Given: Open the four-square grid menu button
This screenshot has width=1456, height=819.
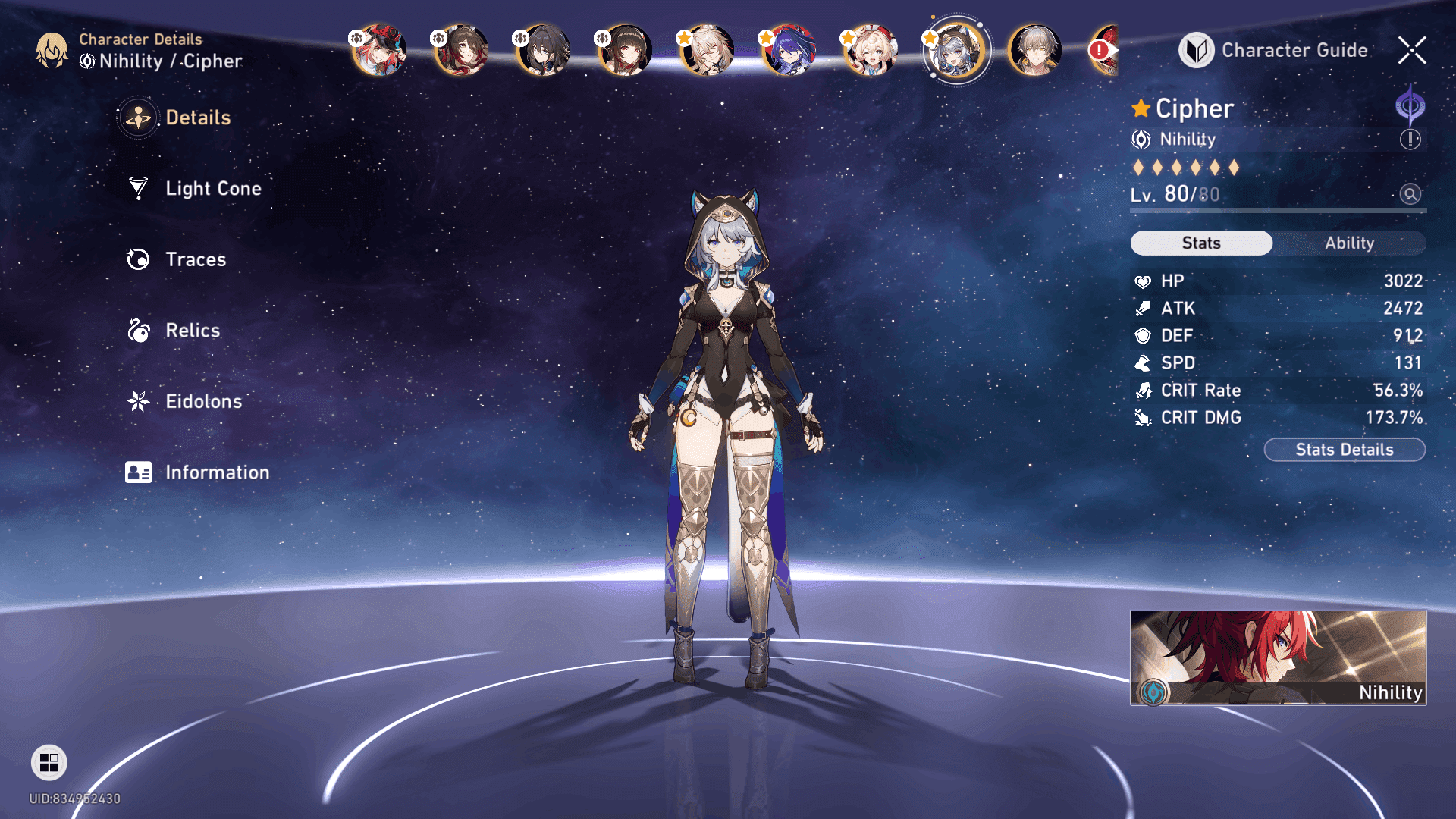Looking at the screenshot, I should tap(49, 762).
